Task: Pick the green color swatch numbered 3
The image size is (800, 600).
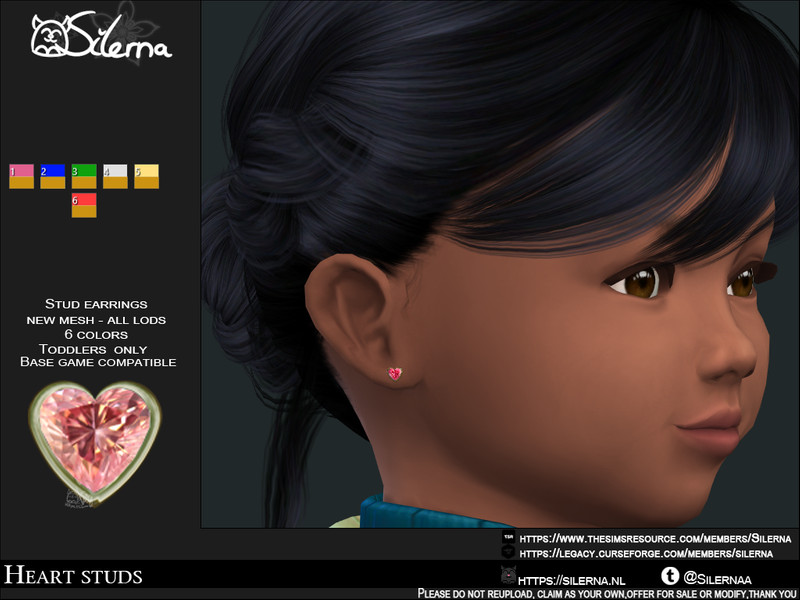Action: [84, 176]
